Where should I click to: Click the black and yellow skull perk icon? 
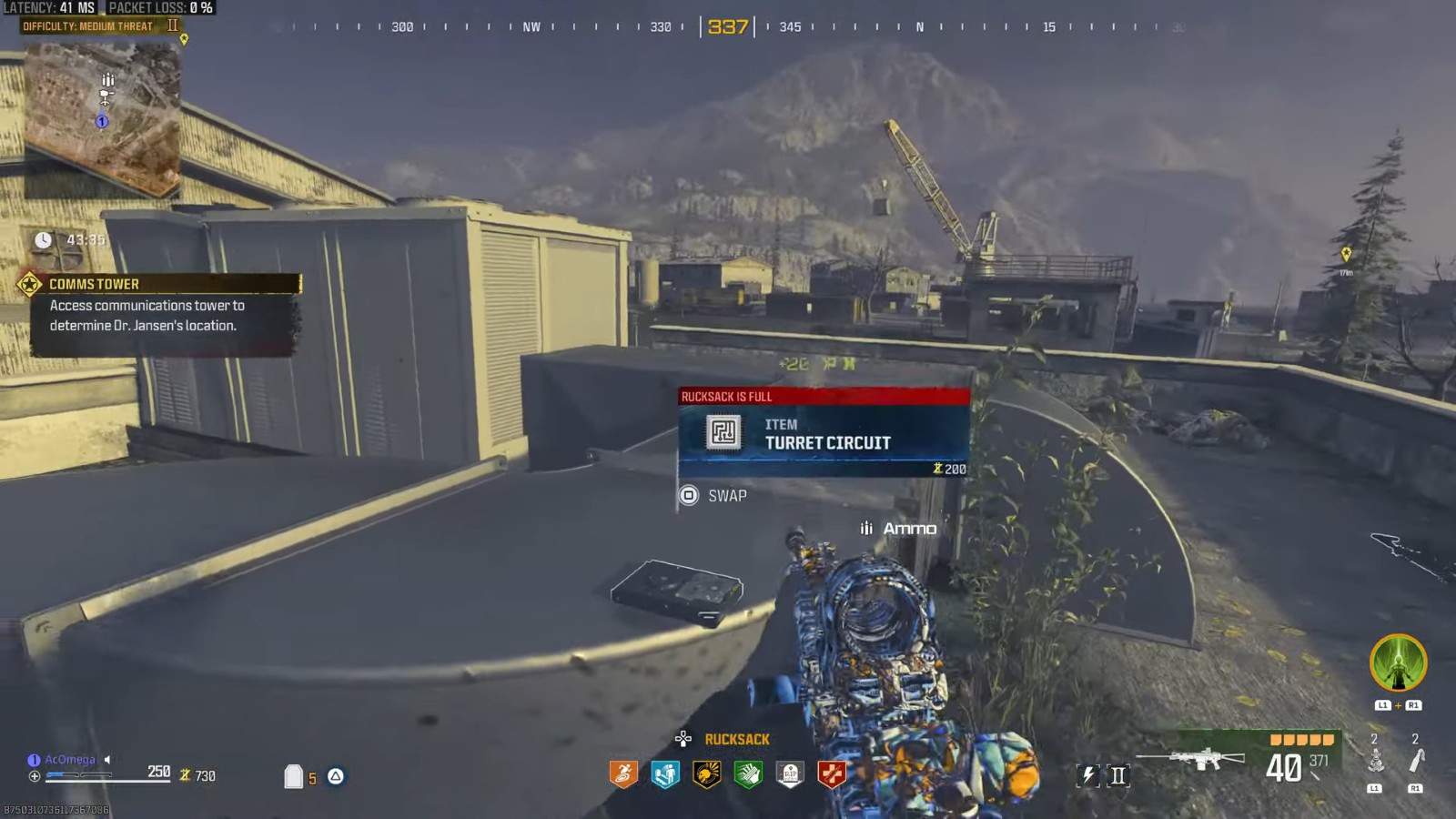(x=707, y=774)
